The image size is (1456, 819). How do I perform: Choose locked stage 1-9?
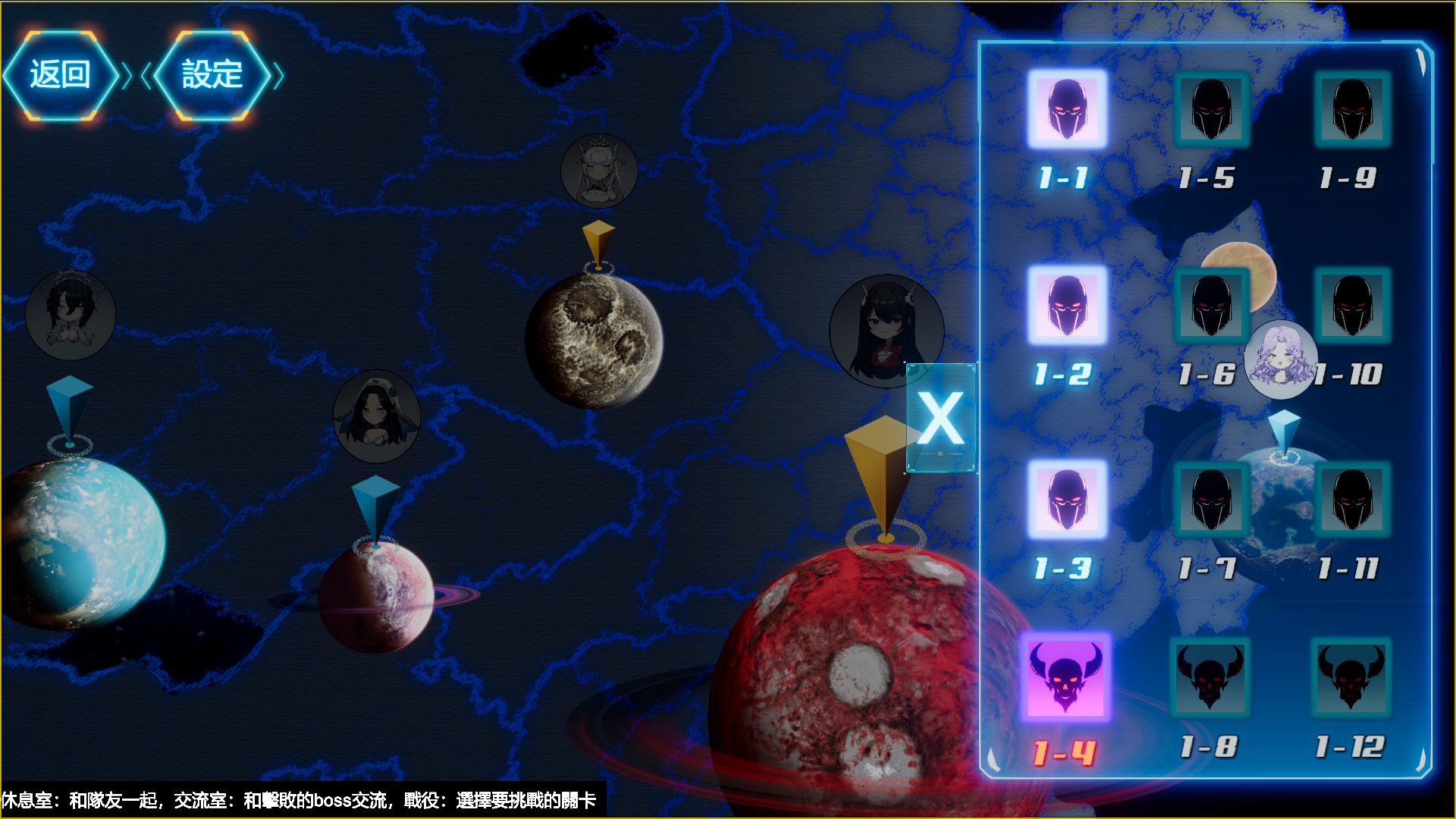pos(1352,109)
